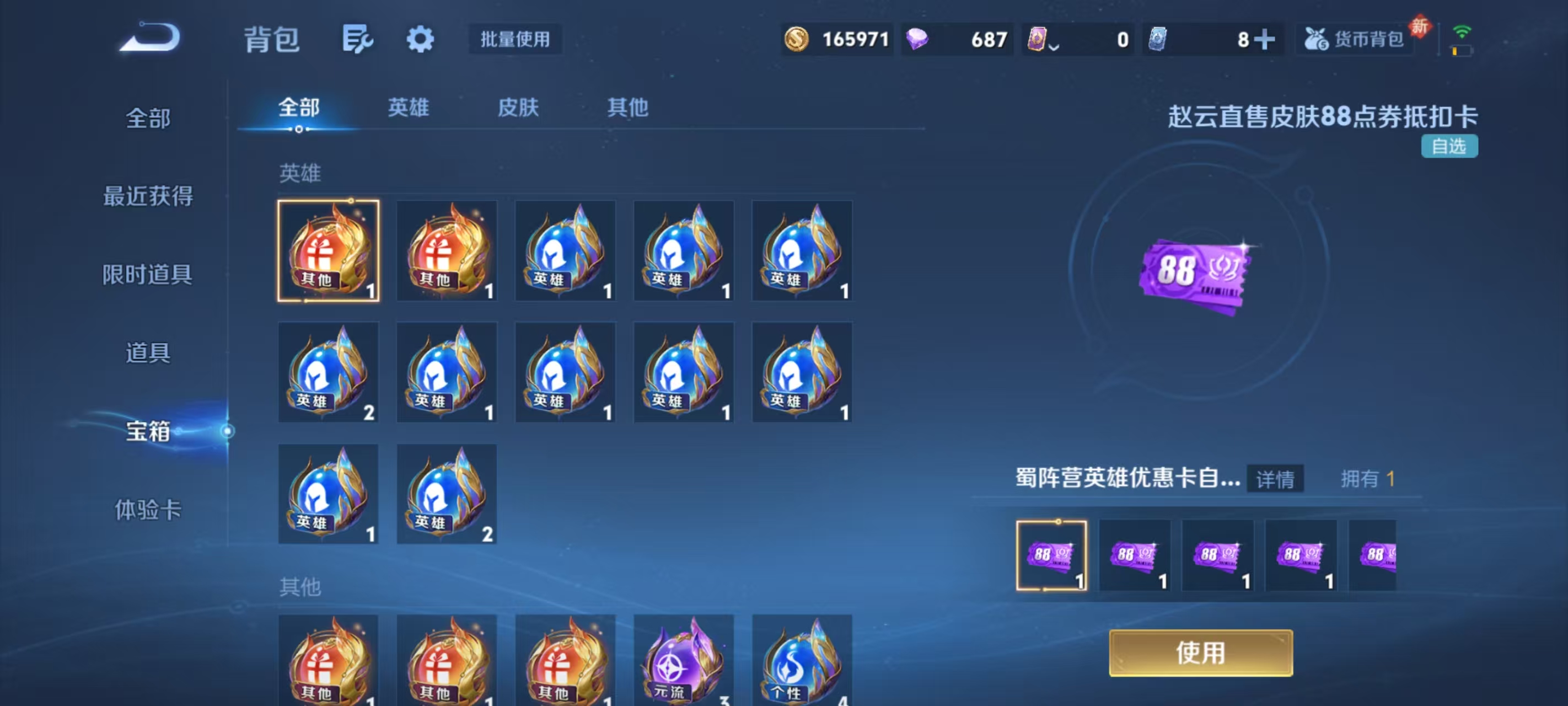Select the first 88 coupon card thumbnail
Screen dimensions: 1568x706
(1053, 555)
